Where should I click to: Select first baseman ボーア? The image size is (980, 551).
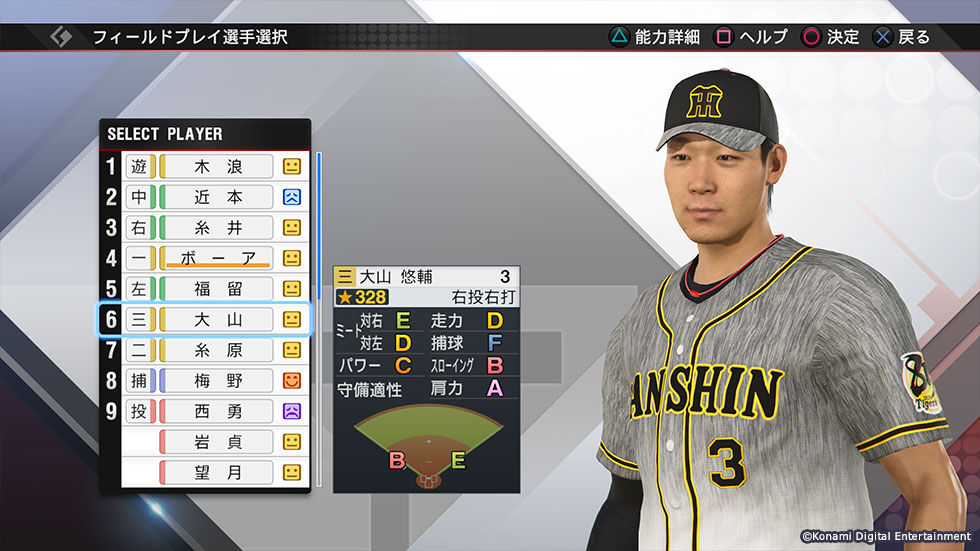coord(218,258)
